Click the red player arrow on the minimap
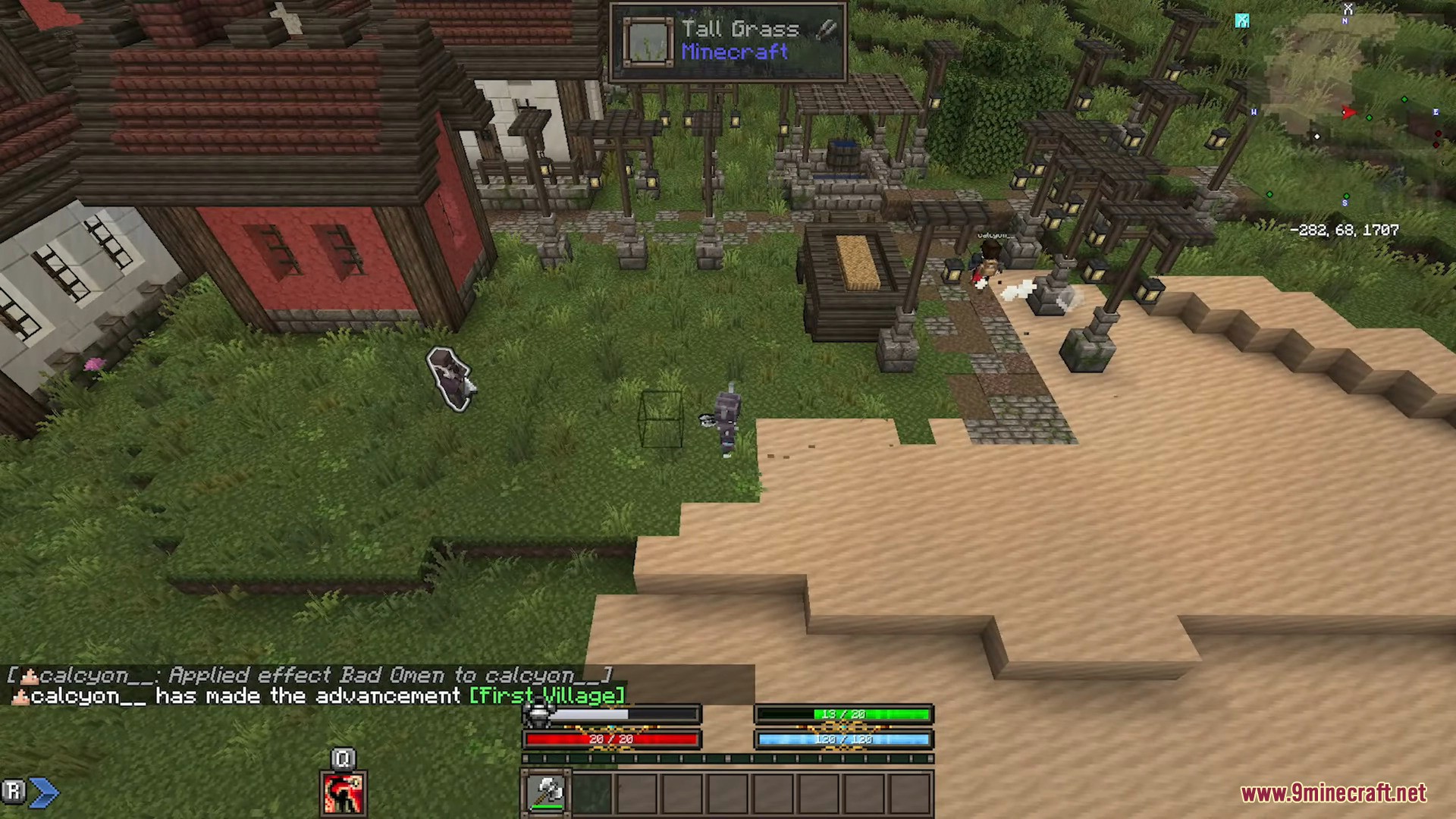The width and height of the screenshot is (1456, 819). (1348, 112)
